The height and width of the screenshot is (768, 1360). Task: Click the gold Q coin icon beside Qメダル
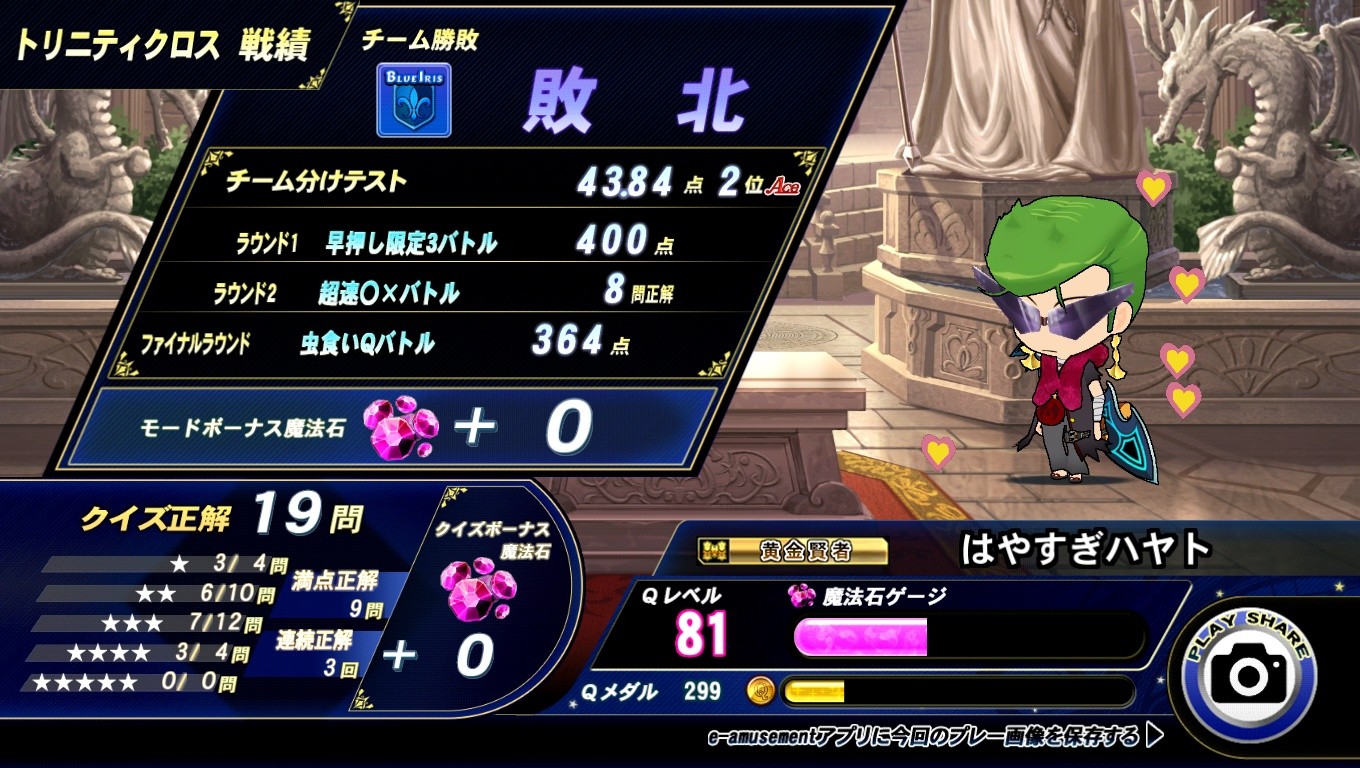[x=760, y=693]
